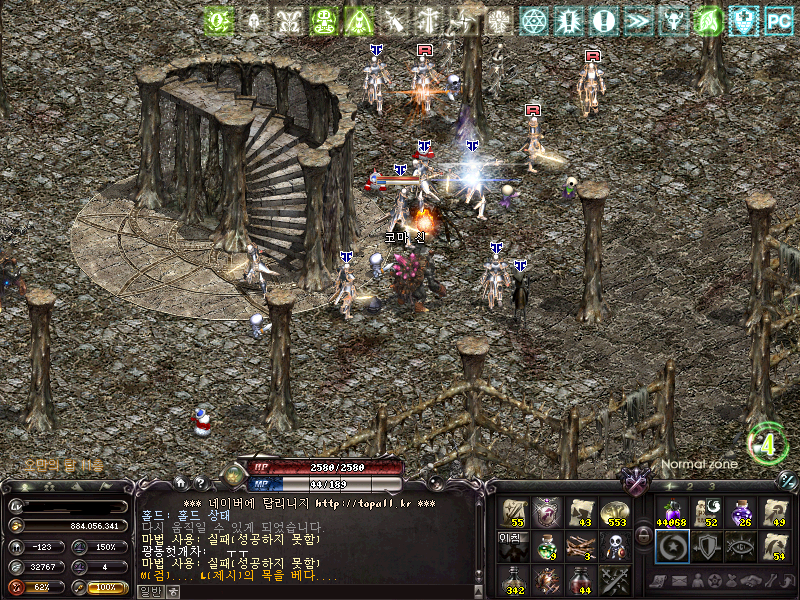Activate the shield with arrow skill
Screen dimensions: 800x600
[x=705, y=546]
